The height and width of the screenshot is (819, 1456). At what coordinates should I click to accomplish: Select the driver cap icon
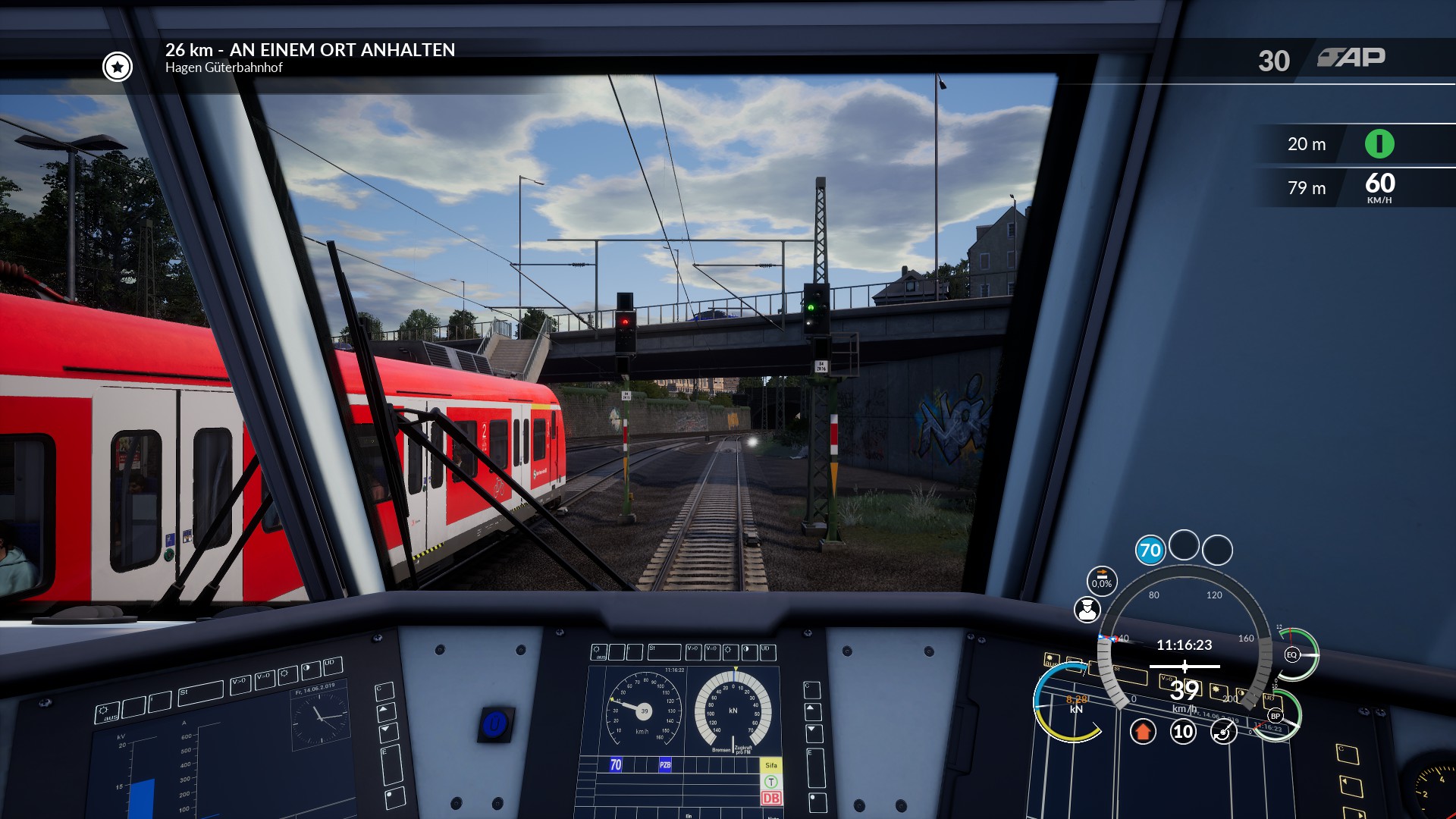click(x=1087, y=610)
